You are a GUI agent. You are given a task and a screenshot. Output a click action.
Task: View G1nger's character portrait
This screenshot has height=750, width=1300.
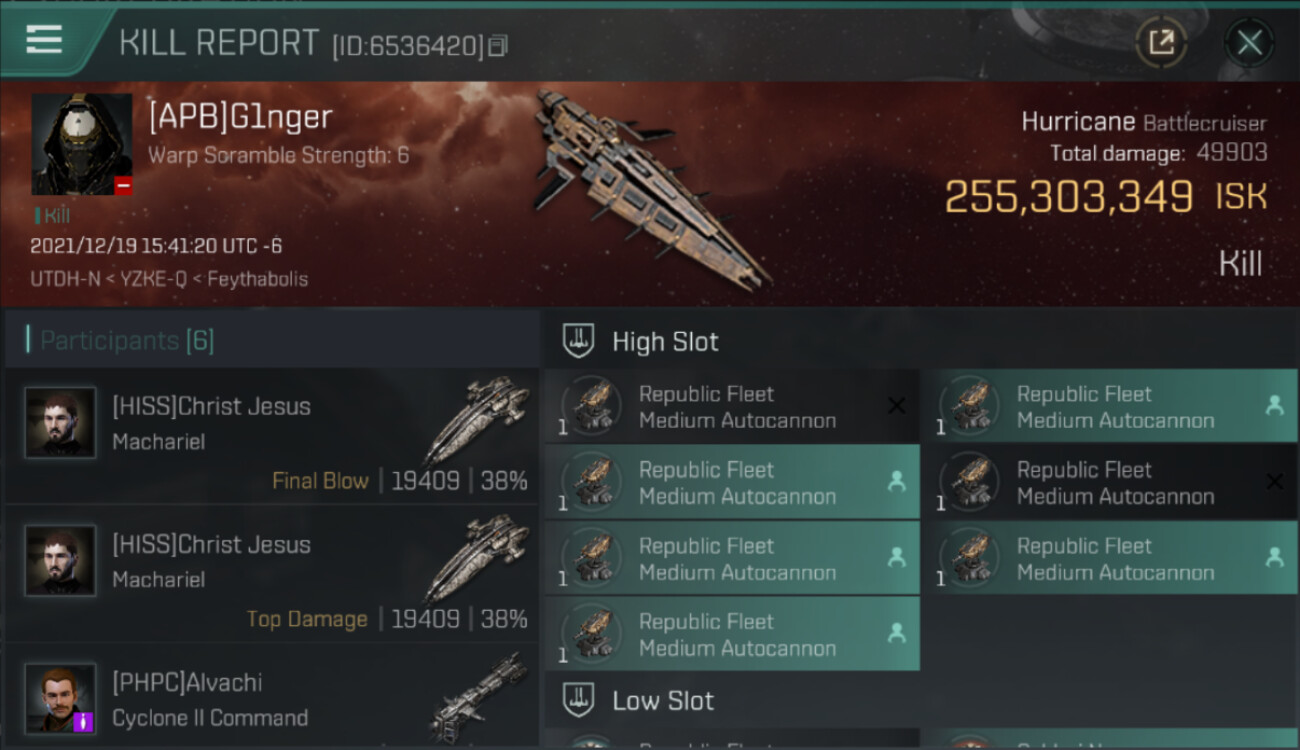pos(82,144)
